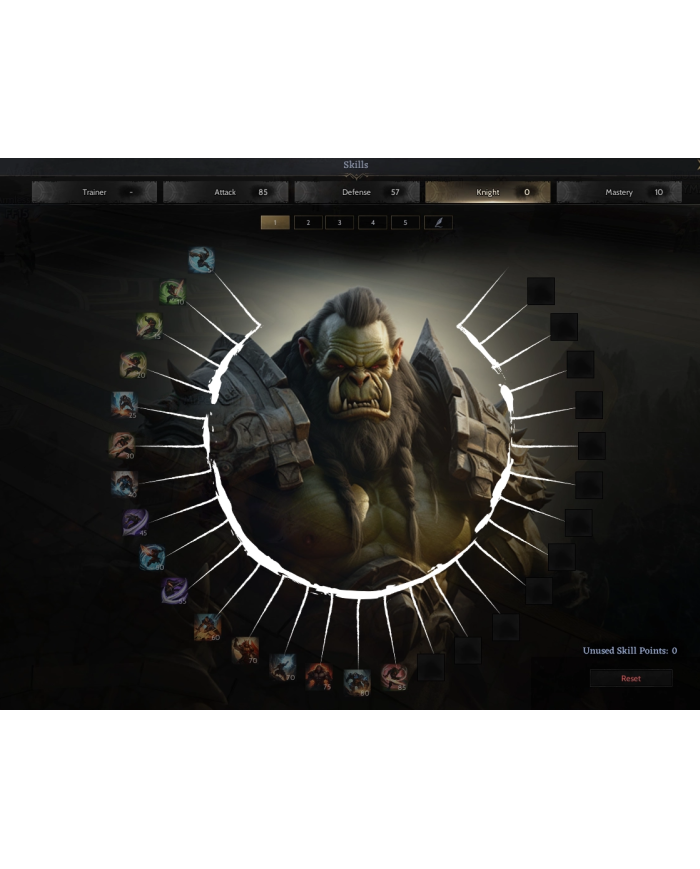Reset all skill points
700x869 pixels.
tap(631, 678)
